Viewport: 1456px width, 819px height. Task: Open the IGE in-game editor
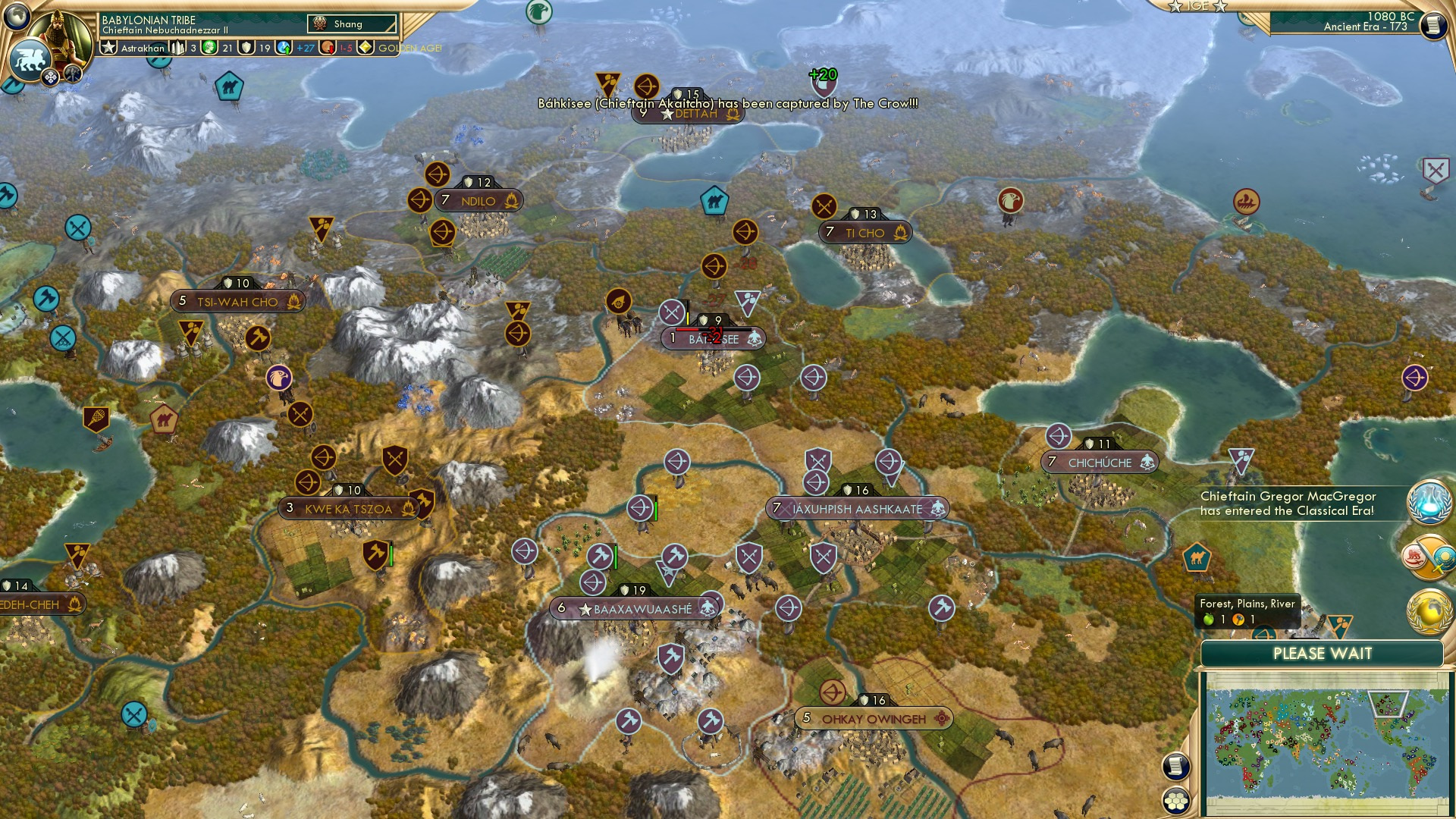click(x=1197, y=6)
